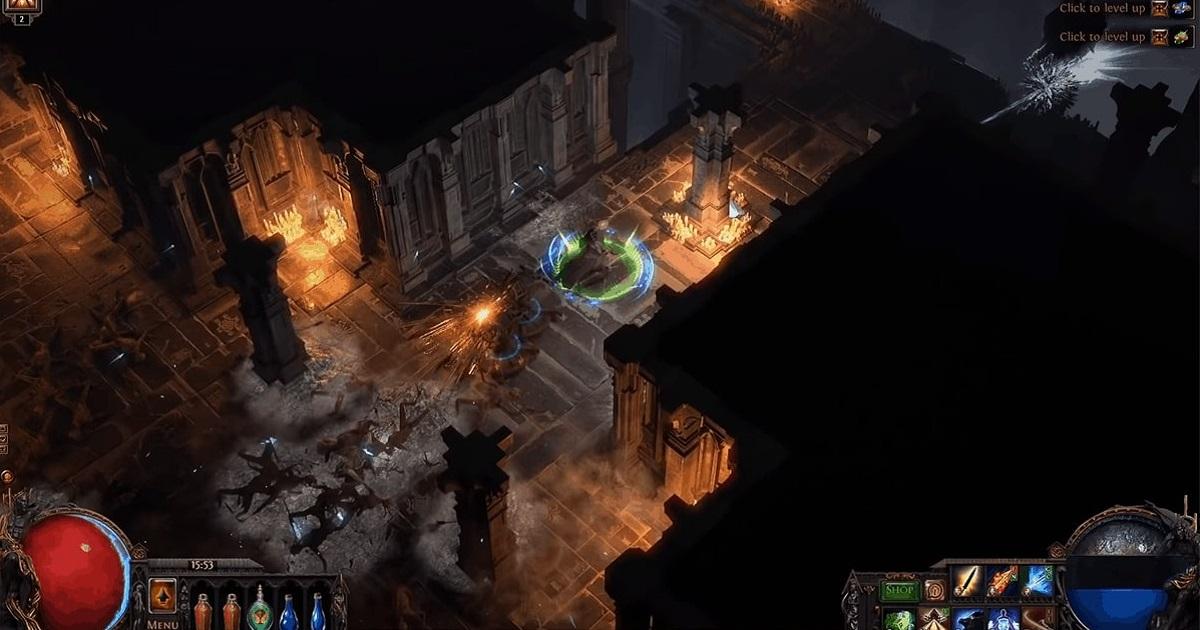This screenshot has height=630, width=1200.
Task: Activate the glowing blue humanoid skill
Action: [x=1003, y=620]
